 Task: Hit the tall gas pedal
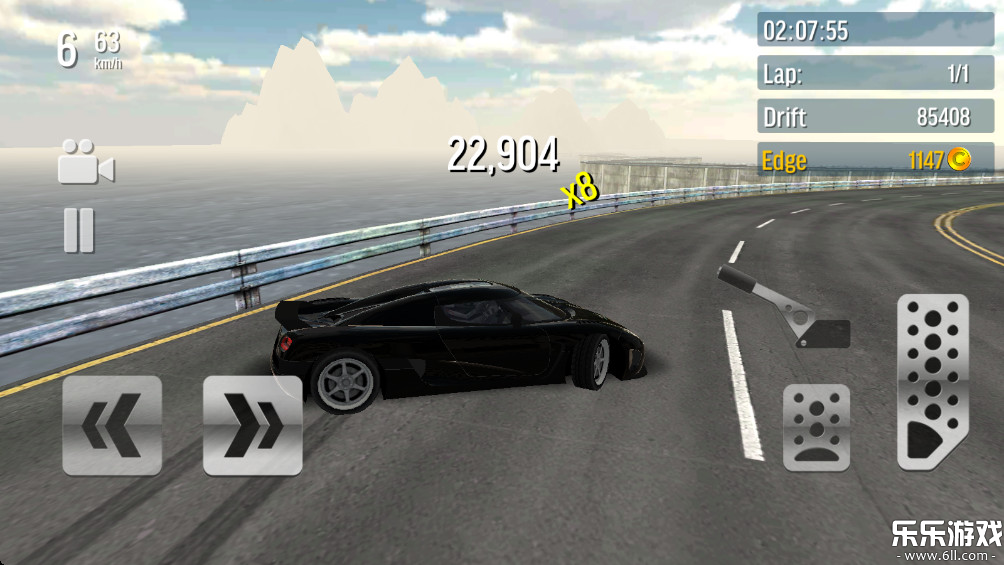tap(932, 382)
